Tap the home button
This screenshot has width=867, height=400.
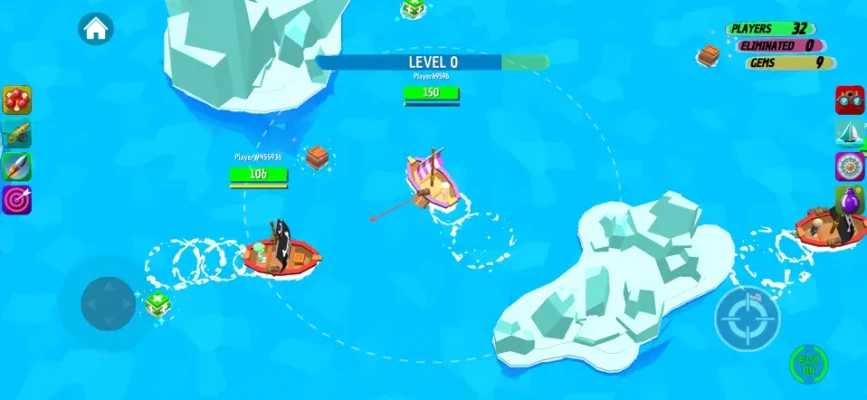coord(96,29)
